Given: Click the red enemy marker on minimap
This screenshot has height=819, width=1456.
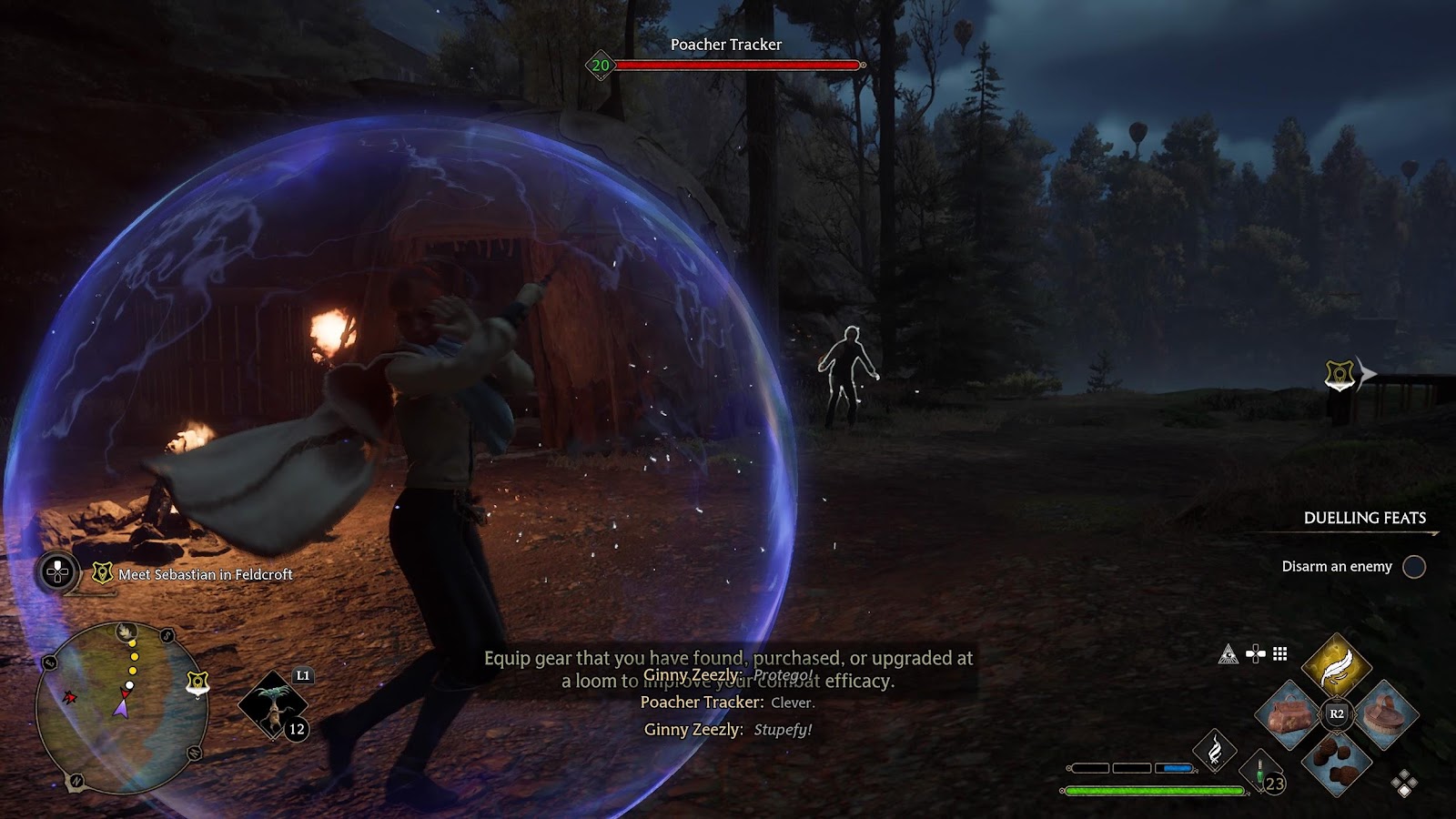Looking at the screenshot, I should click(x=69, y=698).
